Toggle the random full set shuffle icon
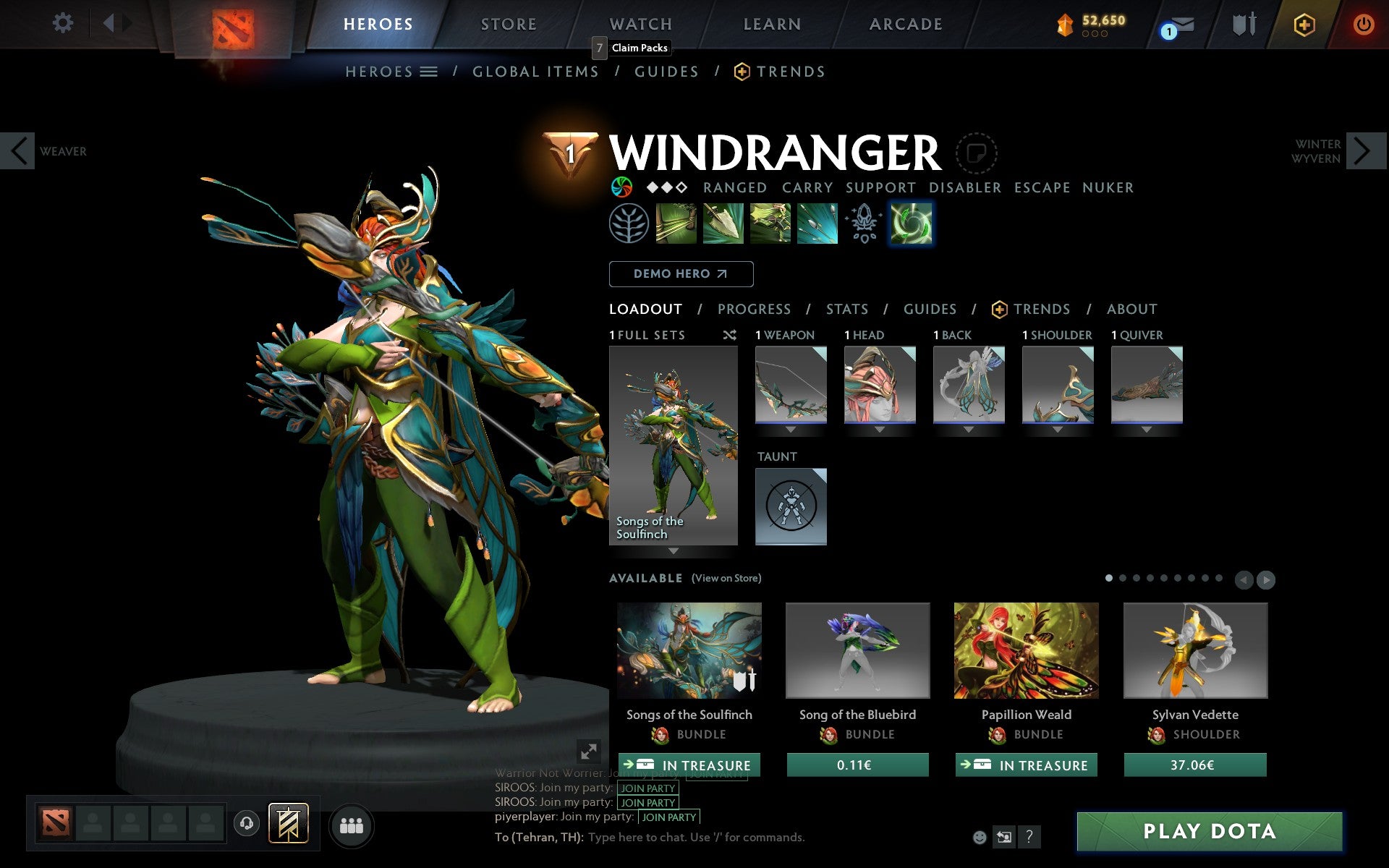This screenshot has width=1389, height=868. pos(729,335)
